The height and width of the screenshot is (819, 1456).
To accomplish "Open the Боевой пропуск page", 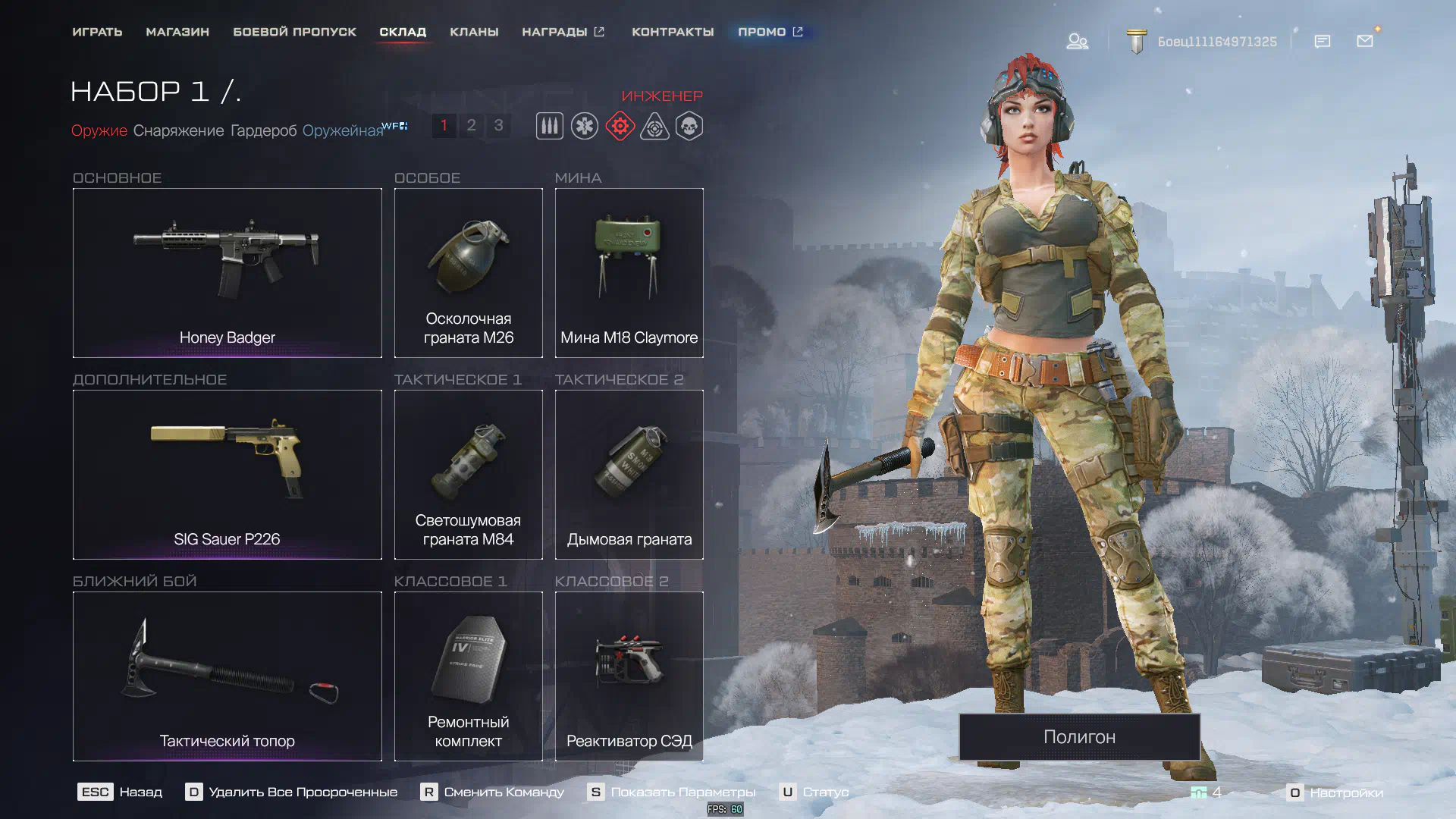I will [294, 32].
